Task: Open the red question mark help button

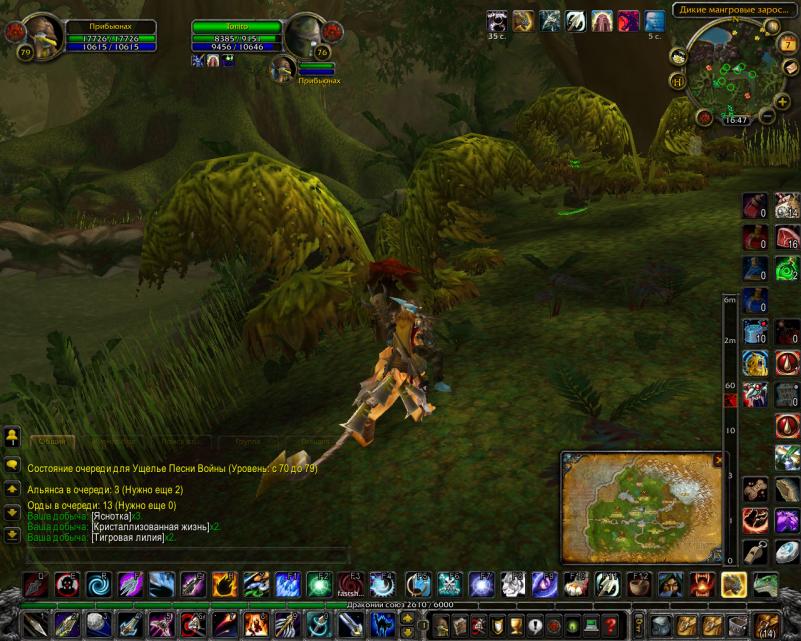Action: 610,625
